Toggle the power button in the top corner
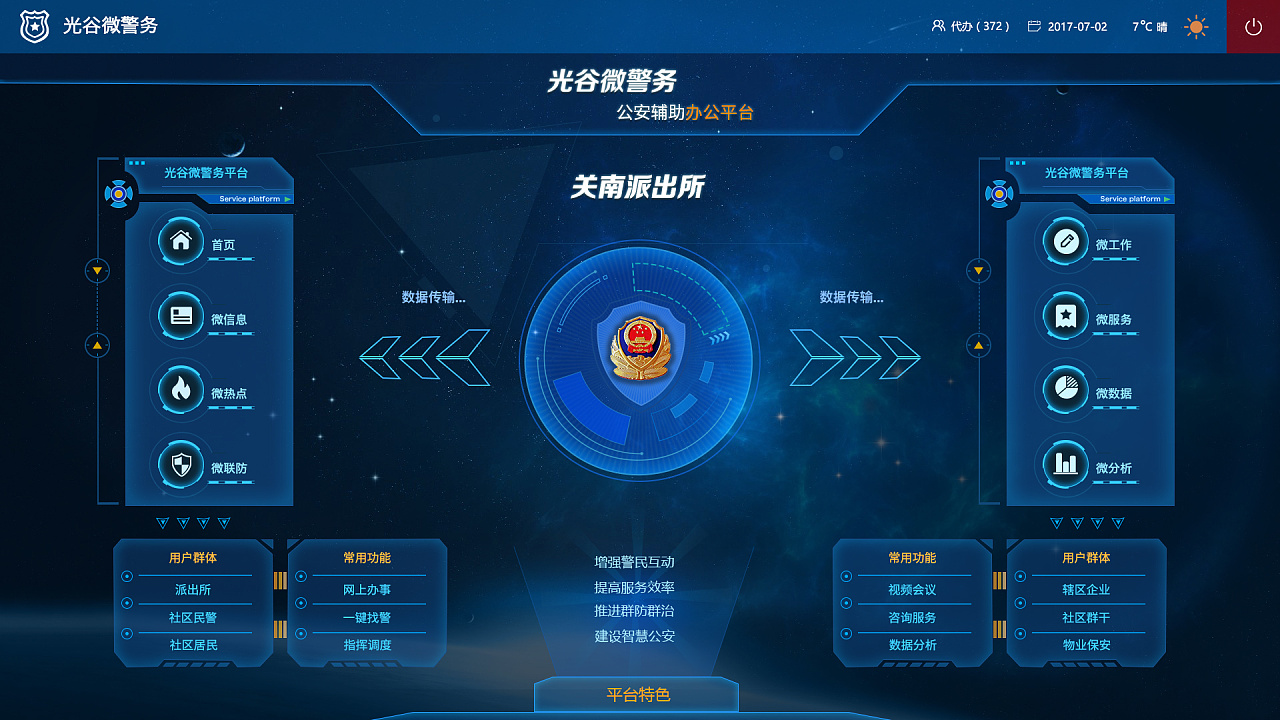Image resolution: width=1280 pixels, height=720 pixels. (x=1252, y=27)
